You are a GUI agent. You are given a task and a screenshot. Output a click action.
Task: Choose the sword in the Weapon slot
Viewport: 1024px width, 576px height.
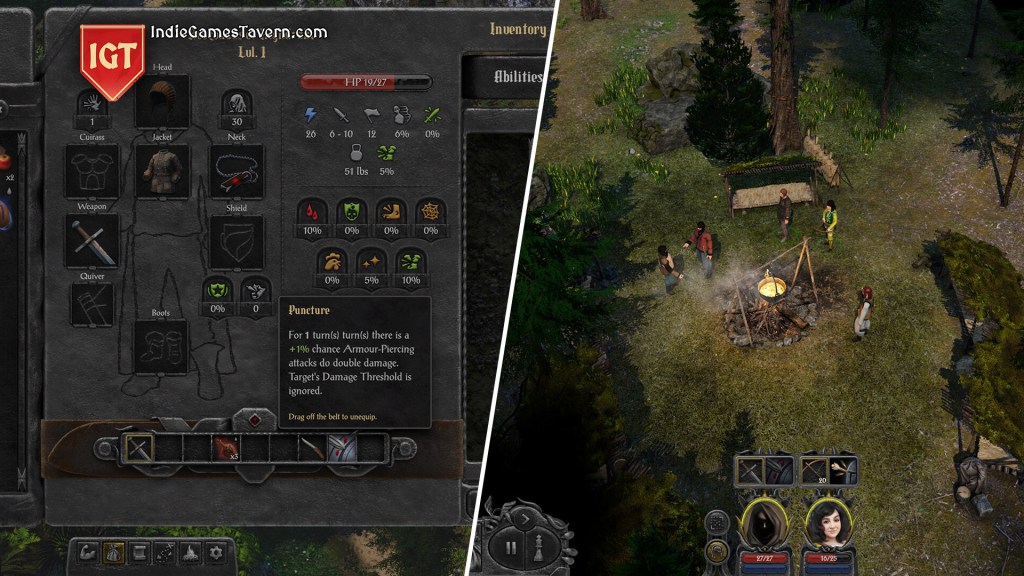(92, 241)
